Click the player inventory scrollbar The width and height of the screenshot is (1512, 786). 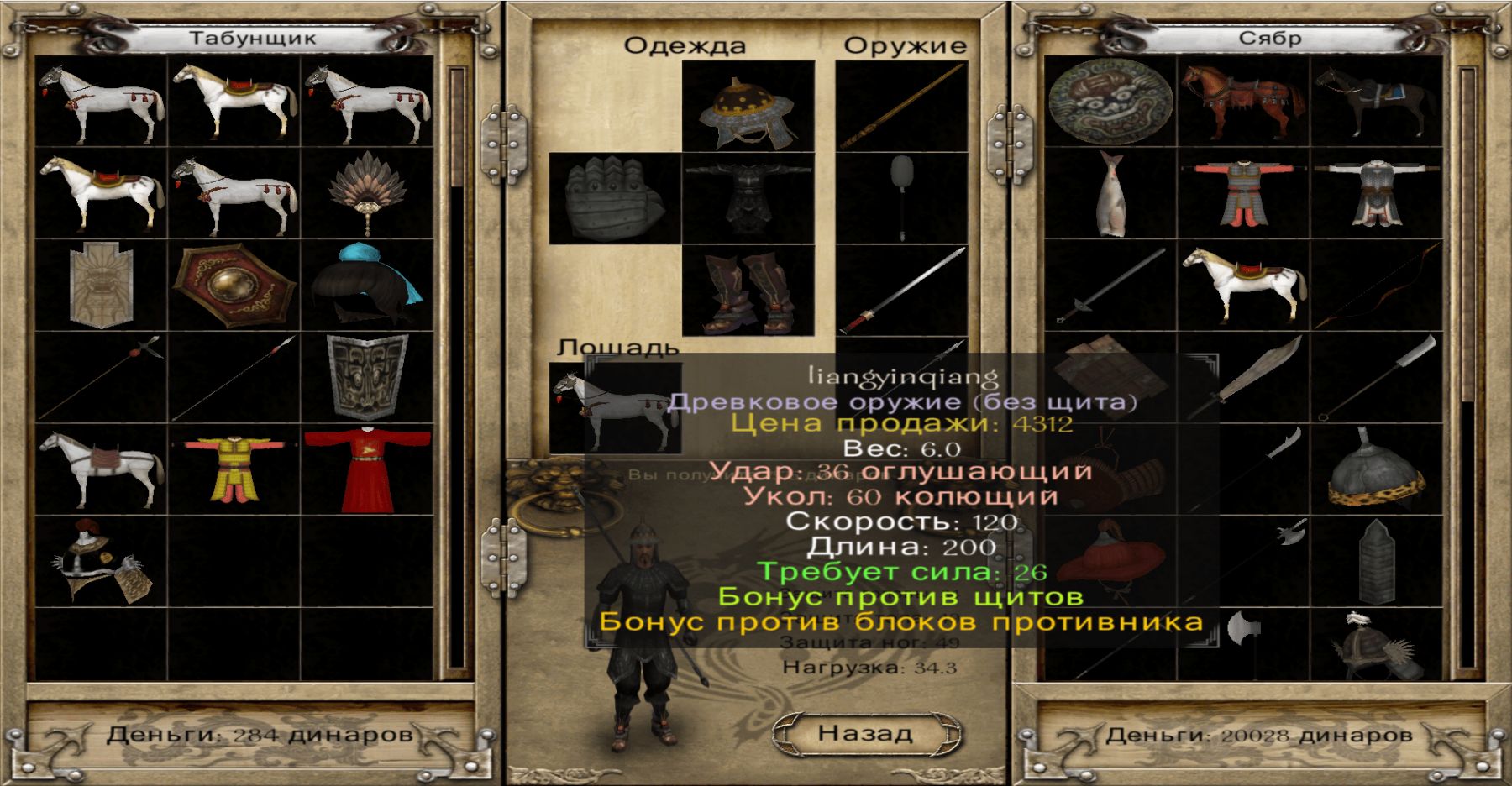(457, 369)
